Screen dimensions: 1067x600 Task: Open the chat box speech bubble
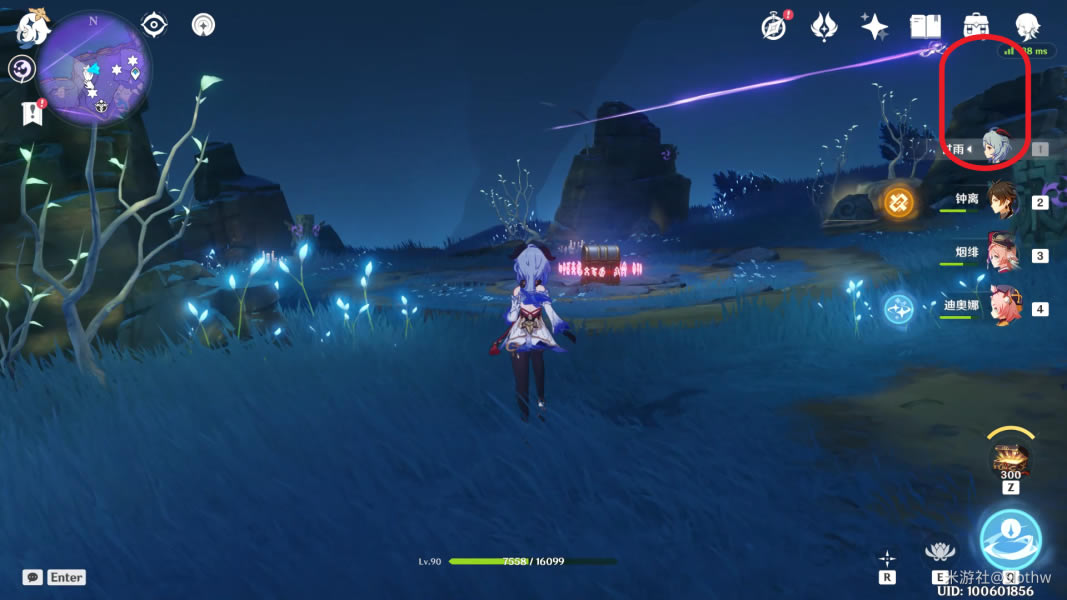pos(33,577)
